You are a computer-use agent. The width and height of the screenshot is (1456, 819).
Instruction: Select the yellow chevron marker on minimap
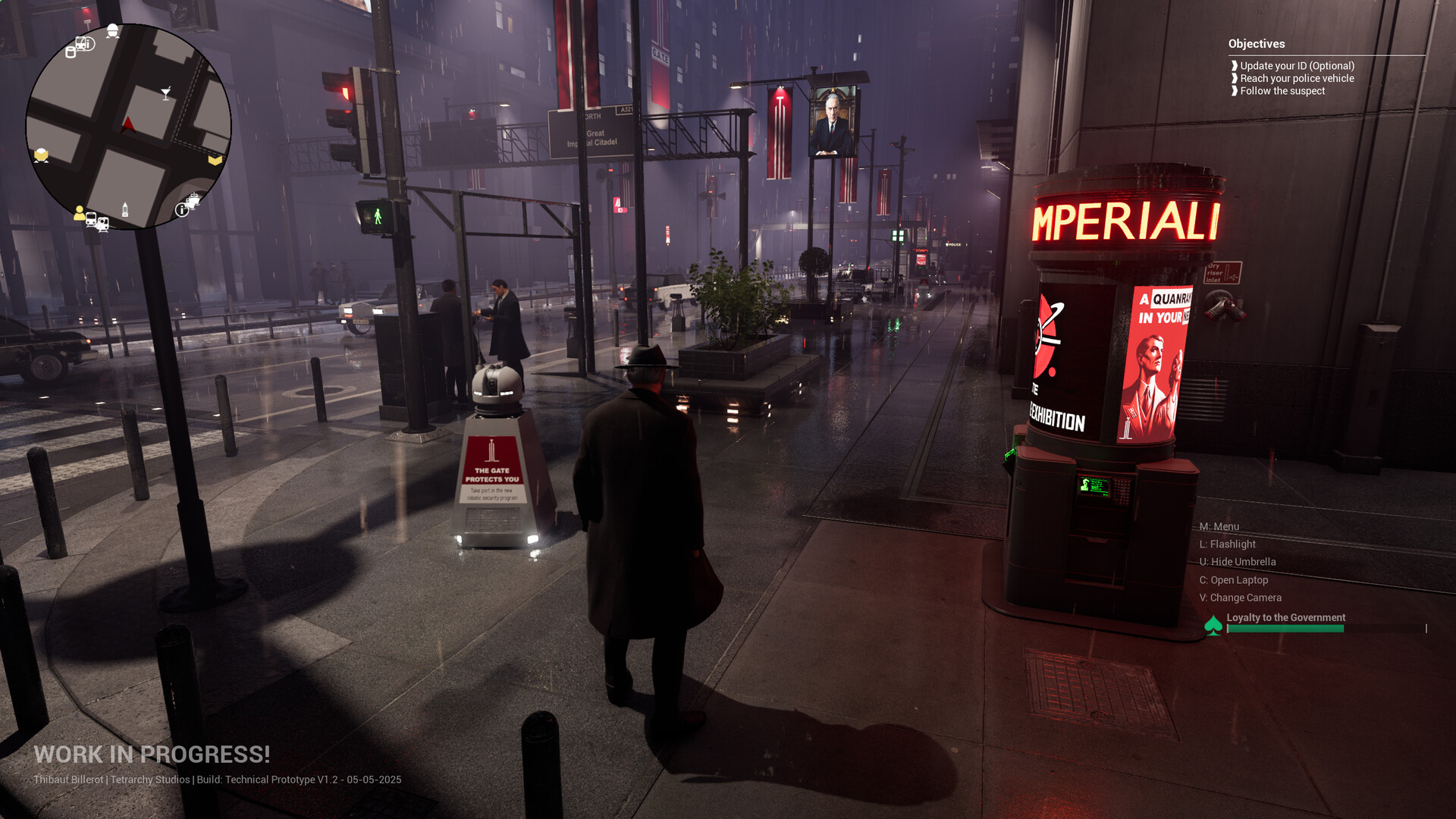pos(215,160)
